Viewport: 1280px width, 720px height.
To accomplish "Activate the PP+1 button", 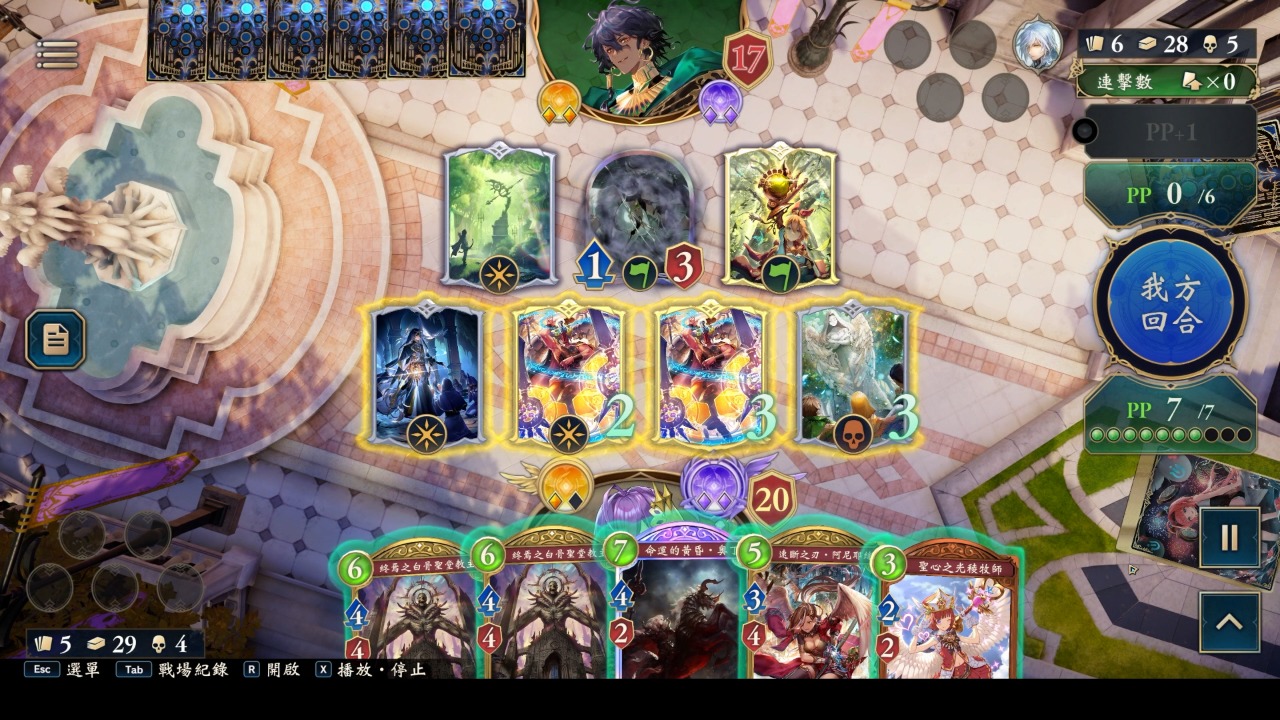I will (x=1170, y=131).
